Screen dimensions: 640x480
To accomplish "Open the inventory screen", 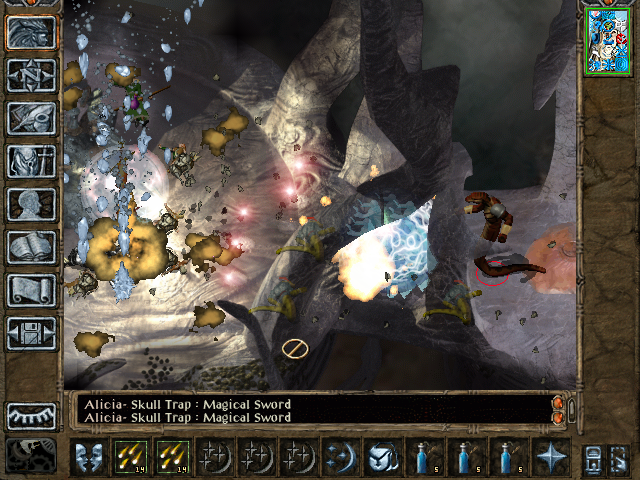I will (31, 161).
